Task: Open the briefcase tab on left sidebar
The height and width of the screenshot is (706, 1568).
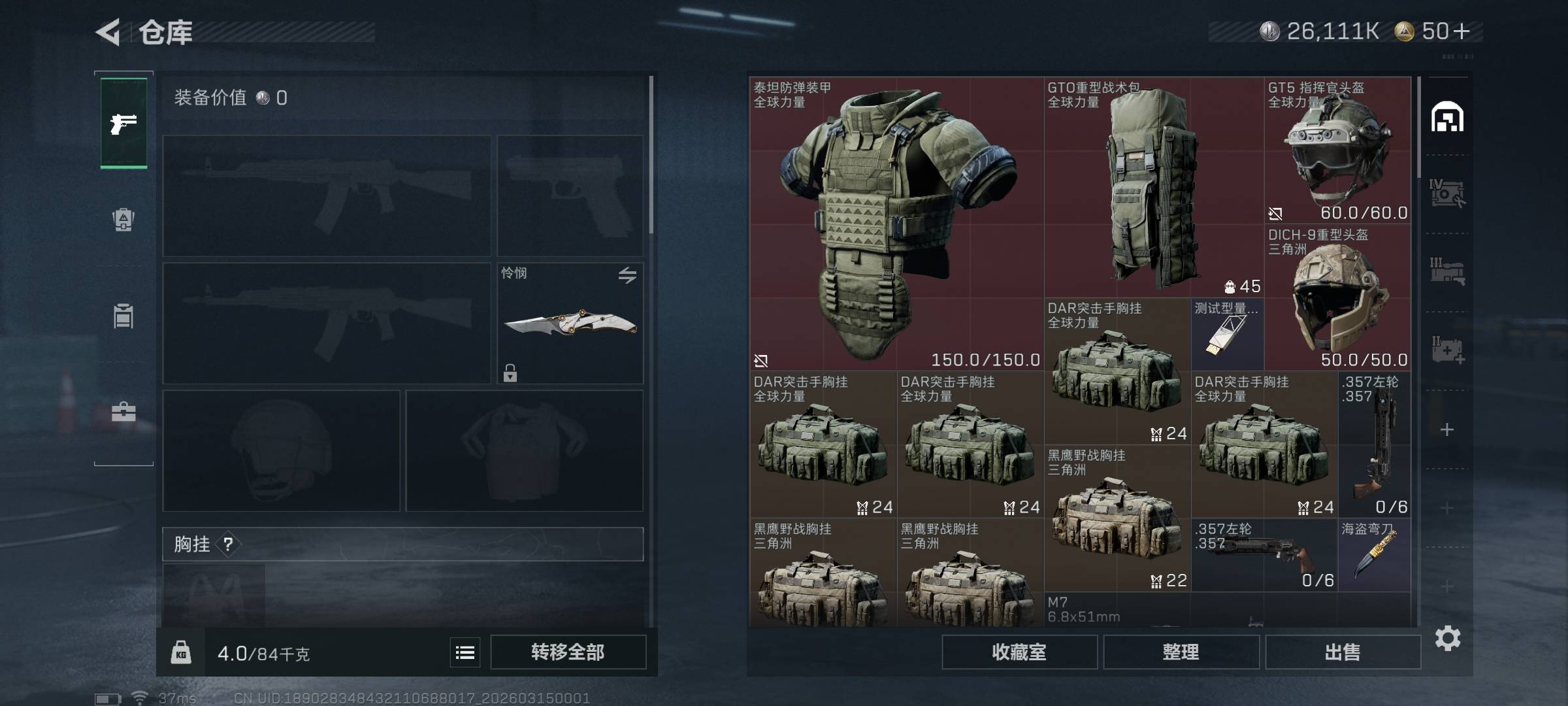Action: pos(123,412)
